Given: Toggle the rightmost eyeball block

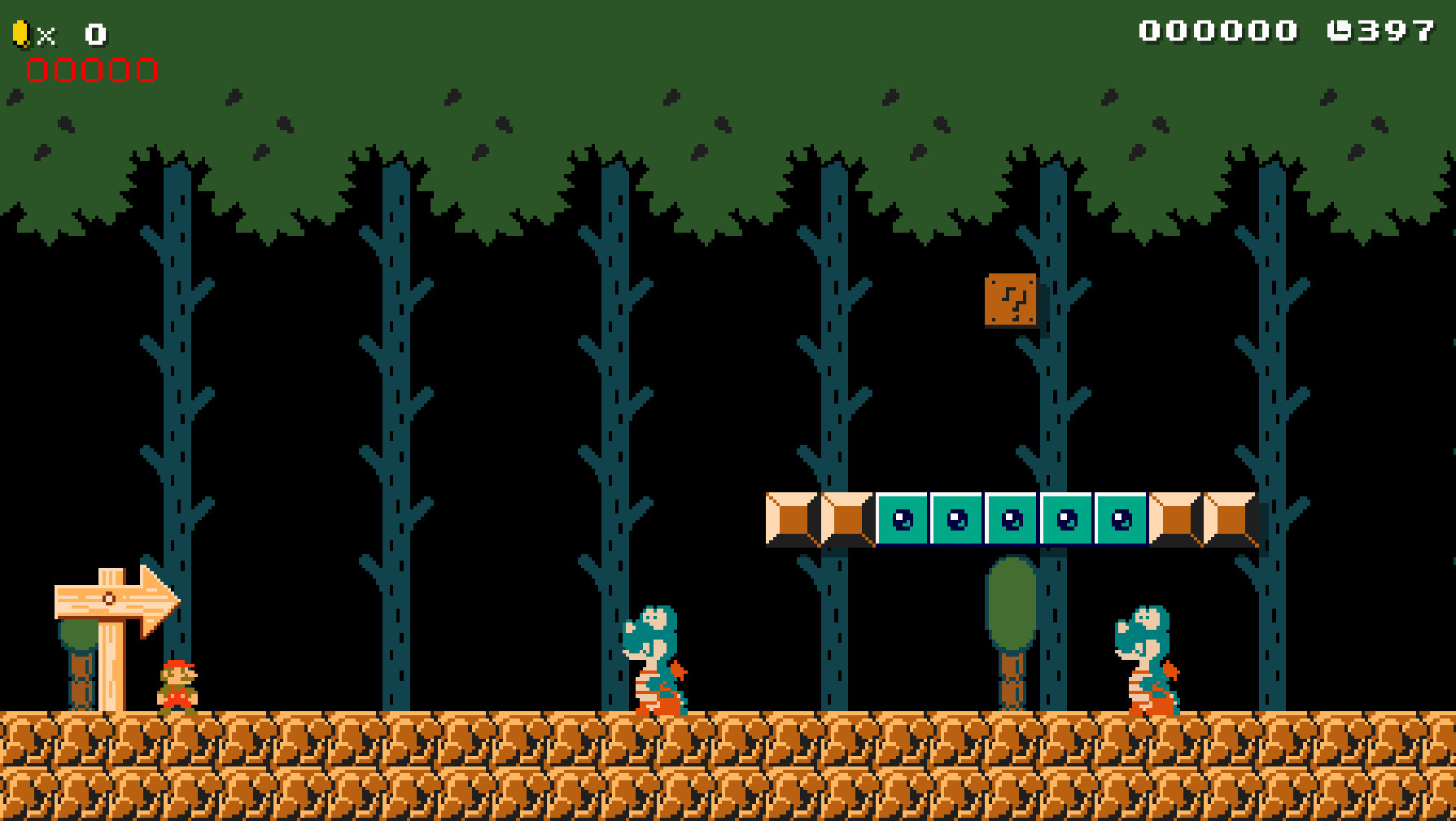Looking at the screenshot, I should [1122, 519].
